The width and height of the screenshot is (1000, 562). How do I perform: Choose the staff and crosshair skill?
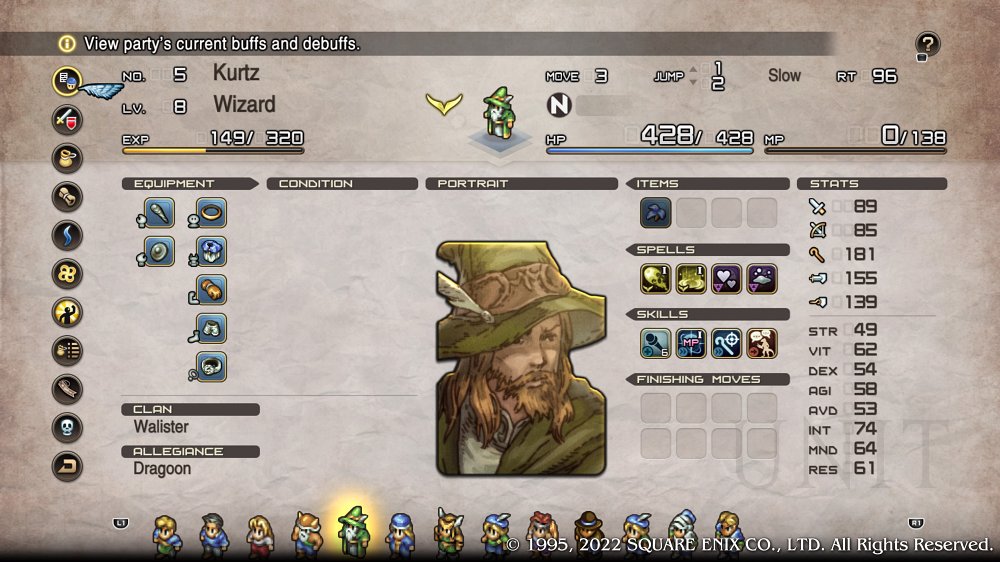[x=726, y=343]
